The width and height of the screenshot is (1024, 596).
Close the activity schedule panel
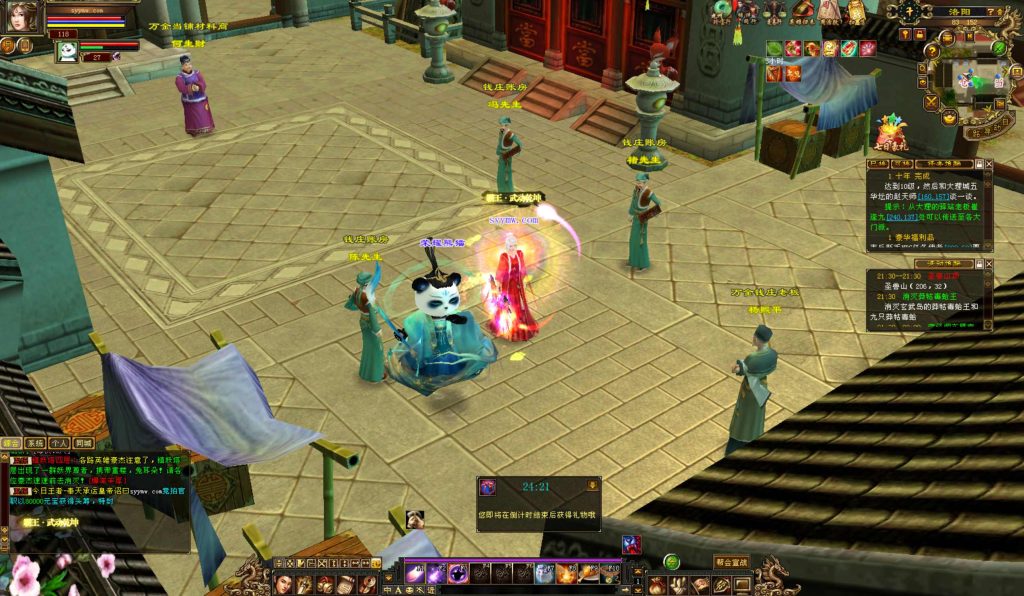[989, 264]
